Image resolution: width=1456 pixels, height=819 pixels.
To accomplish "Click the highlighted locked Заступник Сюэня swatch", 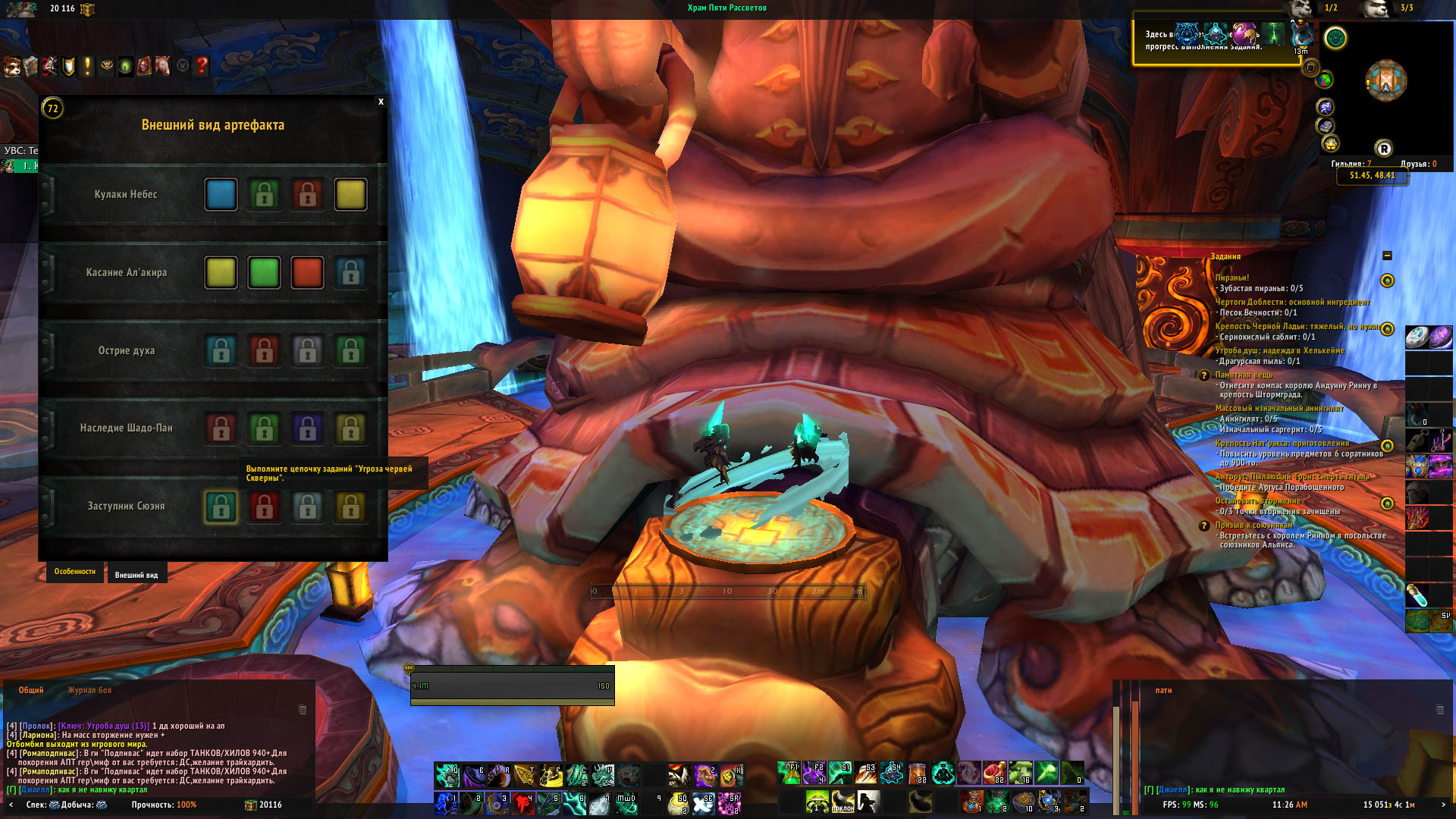I will click(221, 507).
